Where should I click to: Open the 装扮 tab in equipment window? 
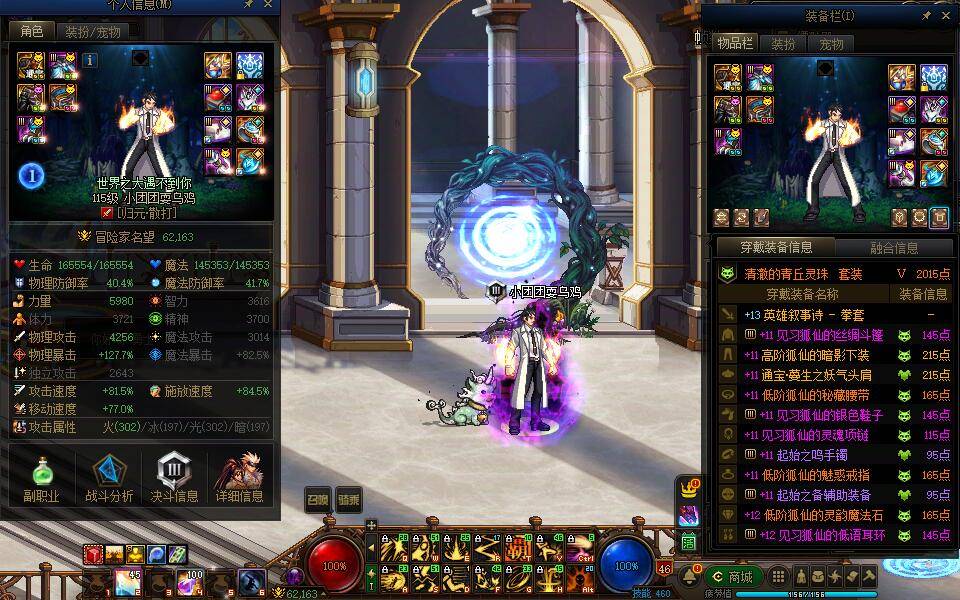782,44
